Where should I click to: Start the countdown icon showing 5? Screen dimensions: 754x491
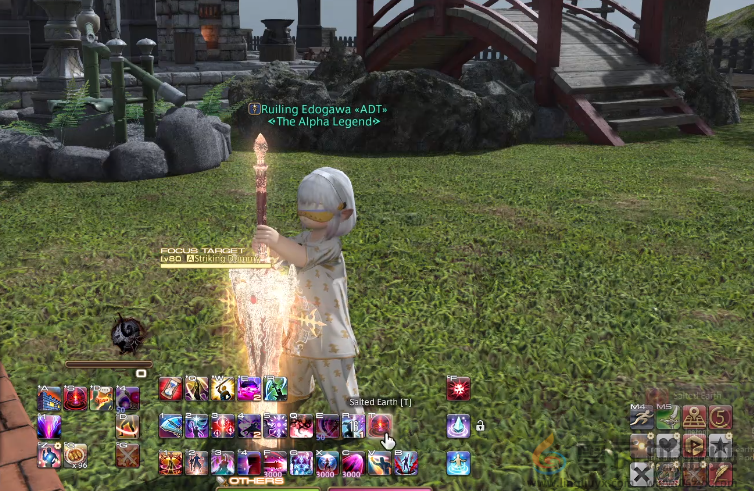(721, 417)
